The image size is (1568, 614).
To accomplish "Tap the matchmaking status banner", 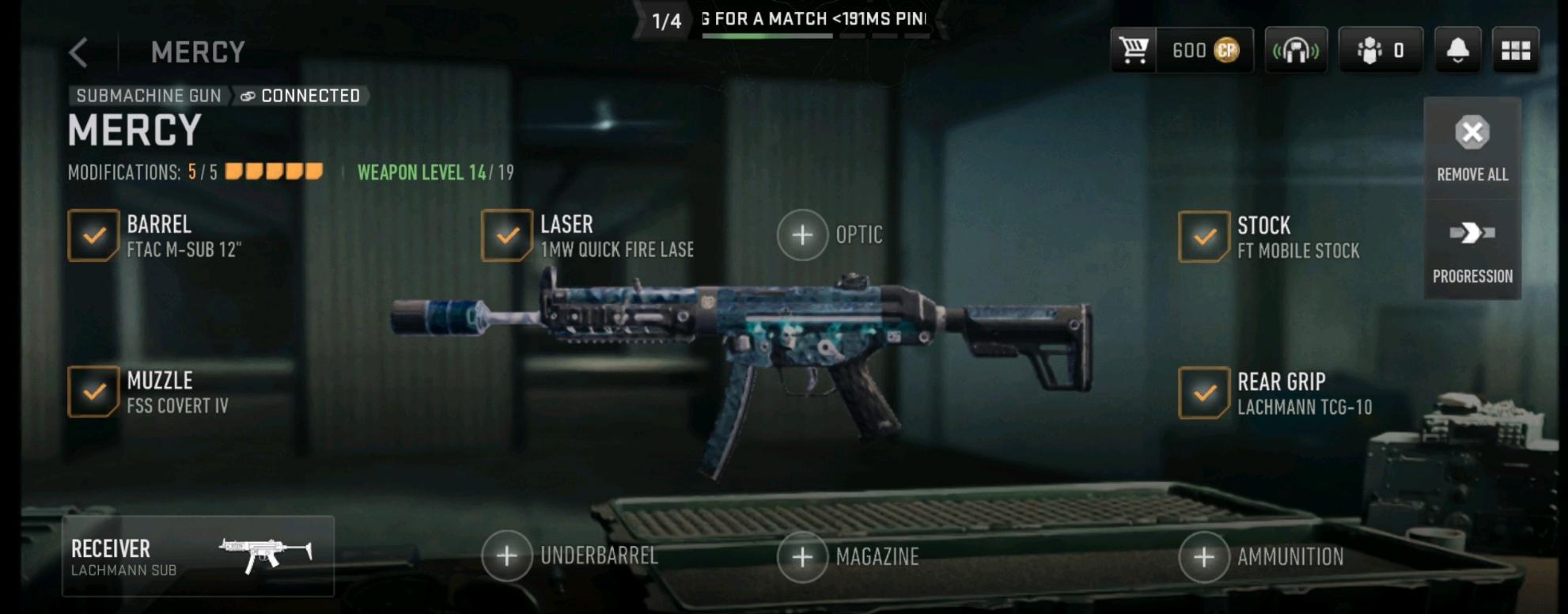I will click(791, 20).
